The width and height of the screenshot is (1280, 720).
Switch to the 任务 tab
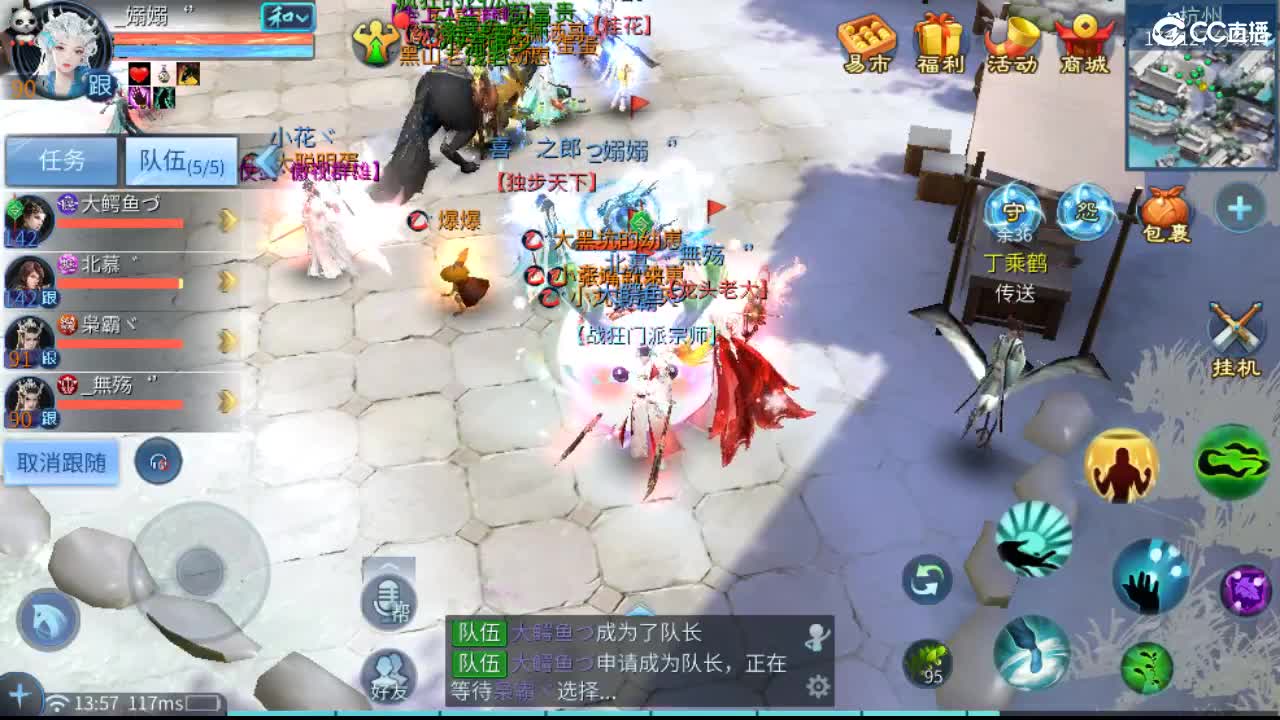tap(62, 160)
